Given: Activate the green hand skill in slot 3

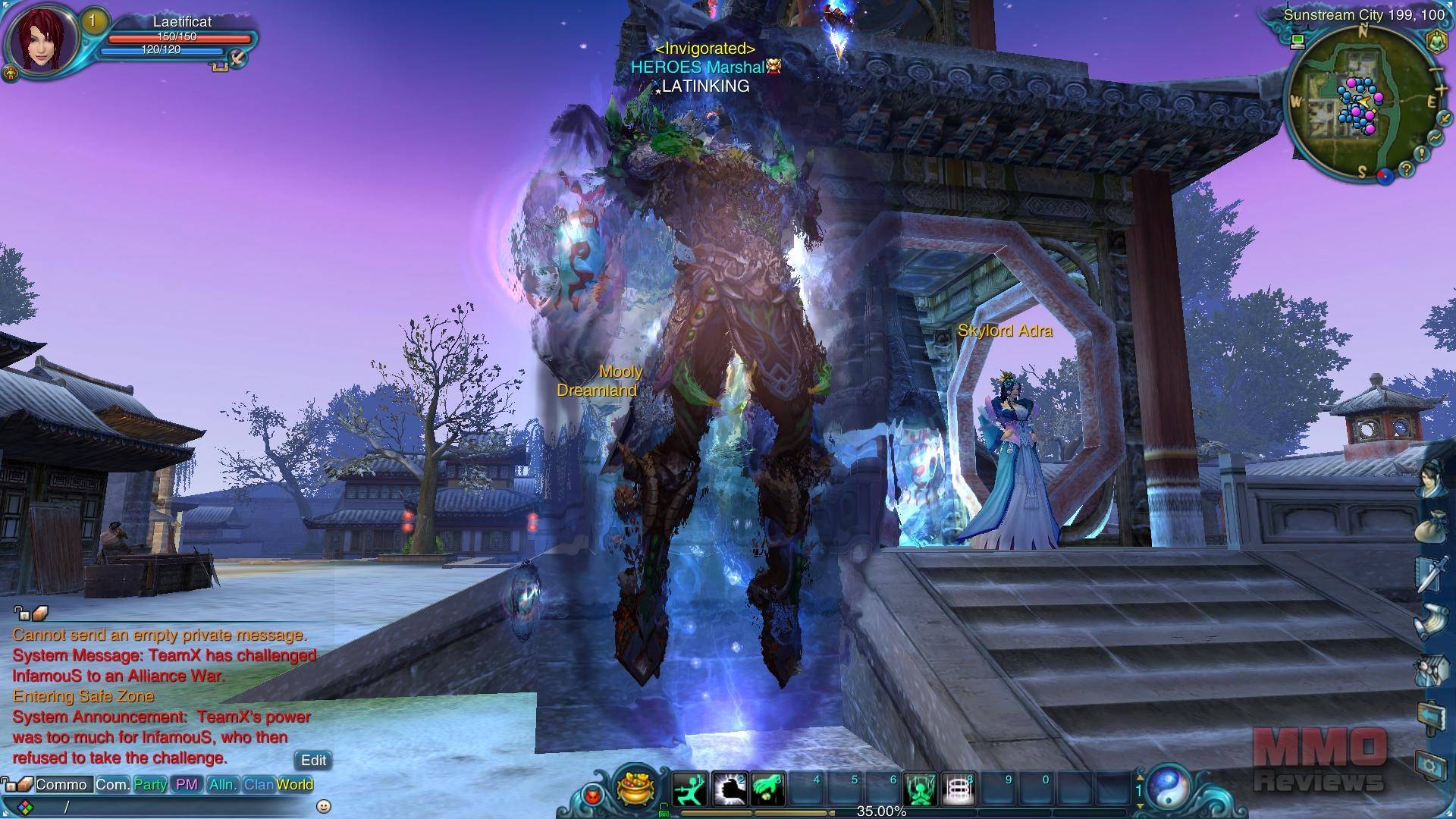Looking at the screenshot, I should 767,789.
